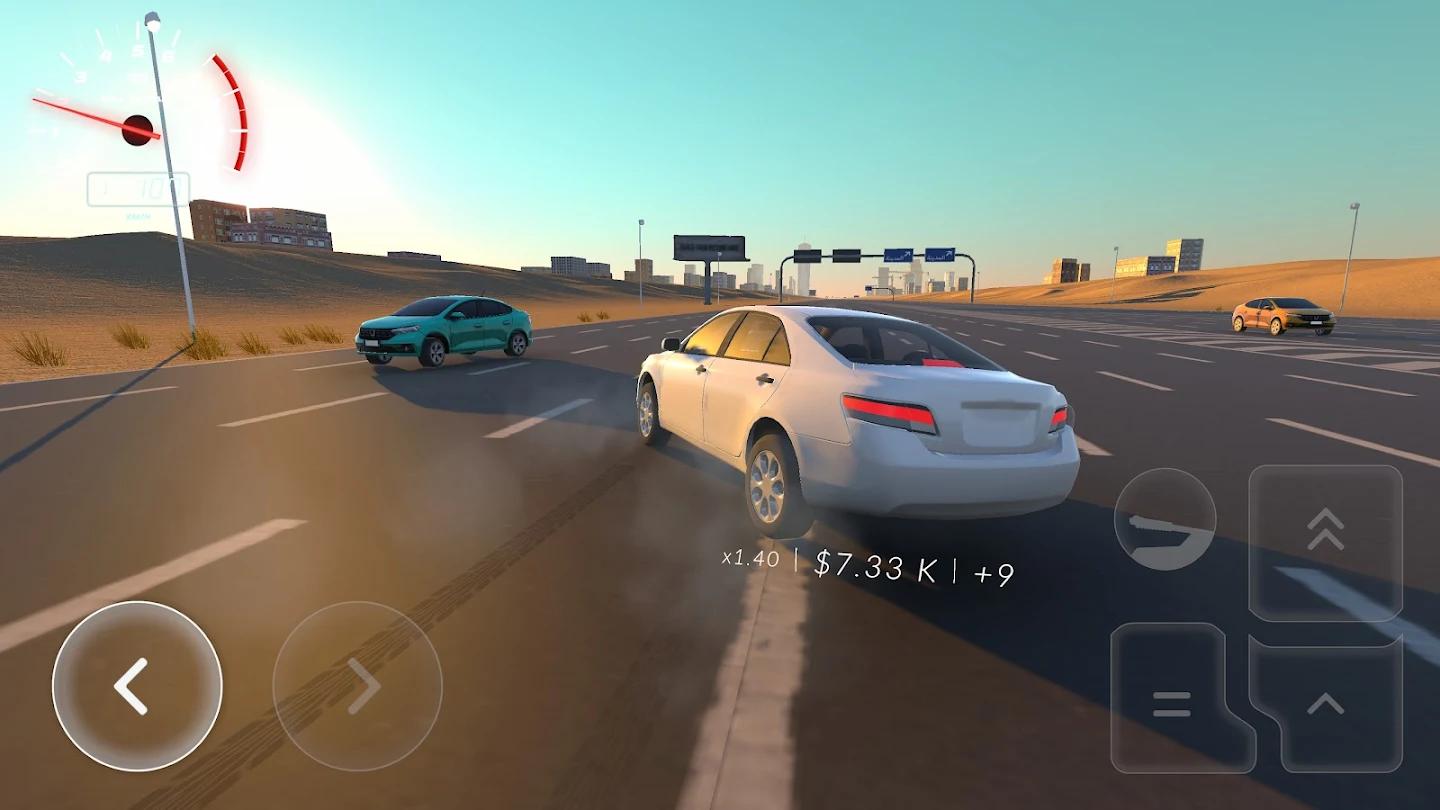
Task: Tap the double-chevron pedal button
Action: [1325, 540]
